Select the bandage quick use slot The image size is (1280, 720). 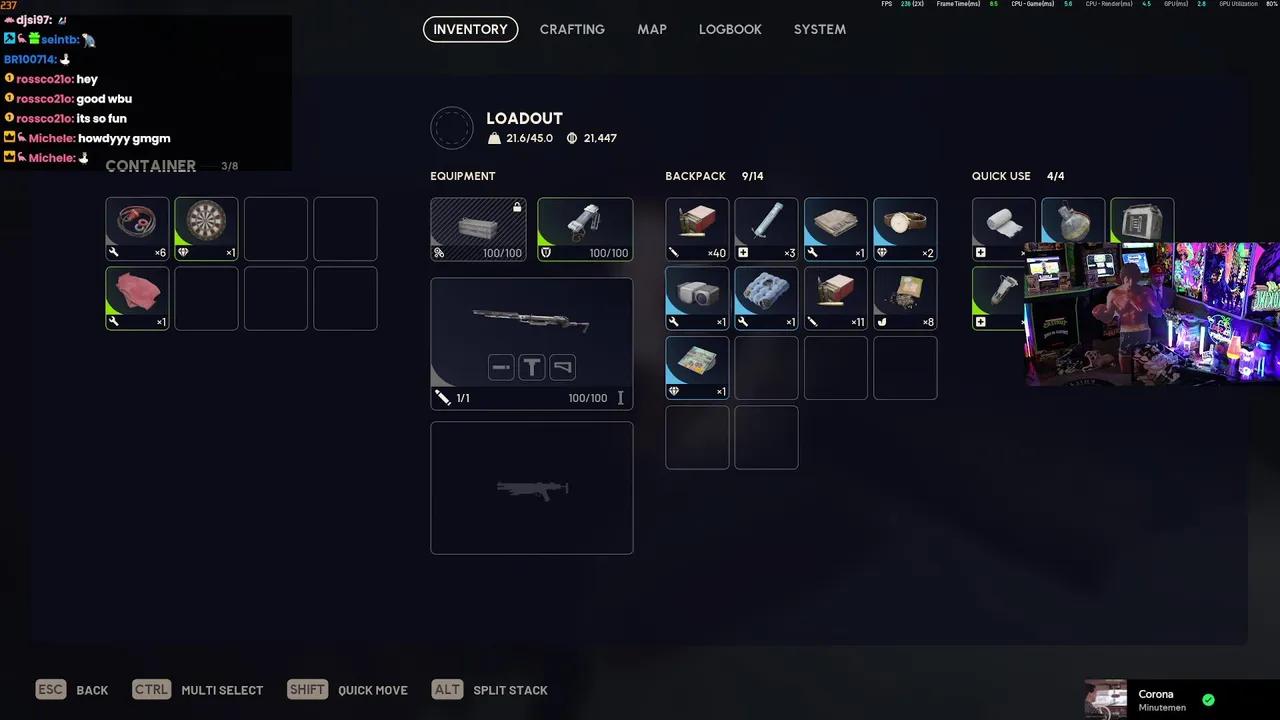point(1003,229)
